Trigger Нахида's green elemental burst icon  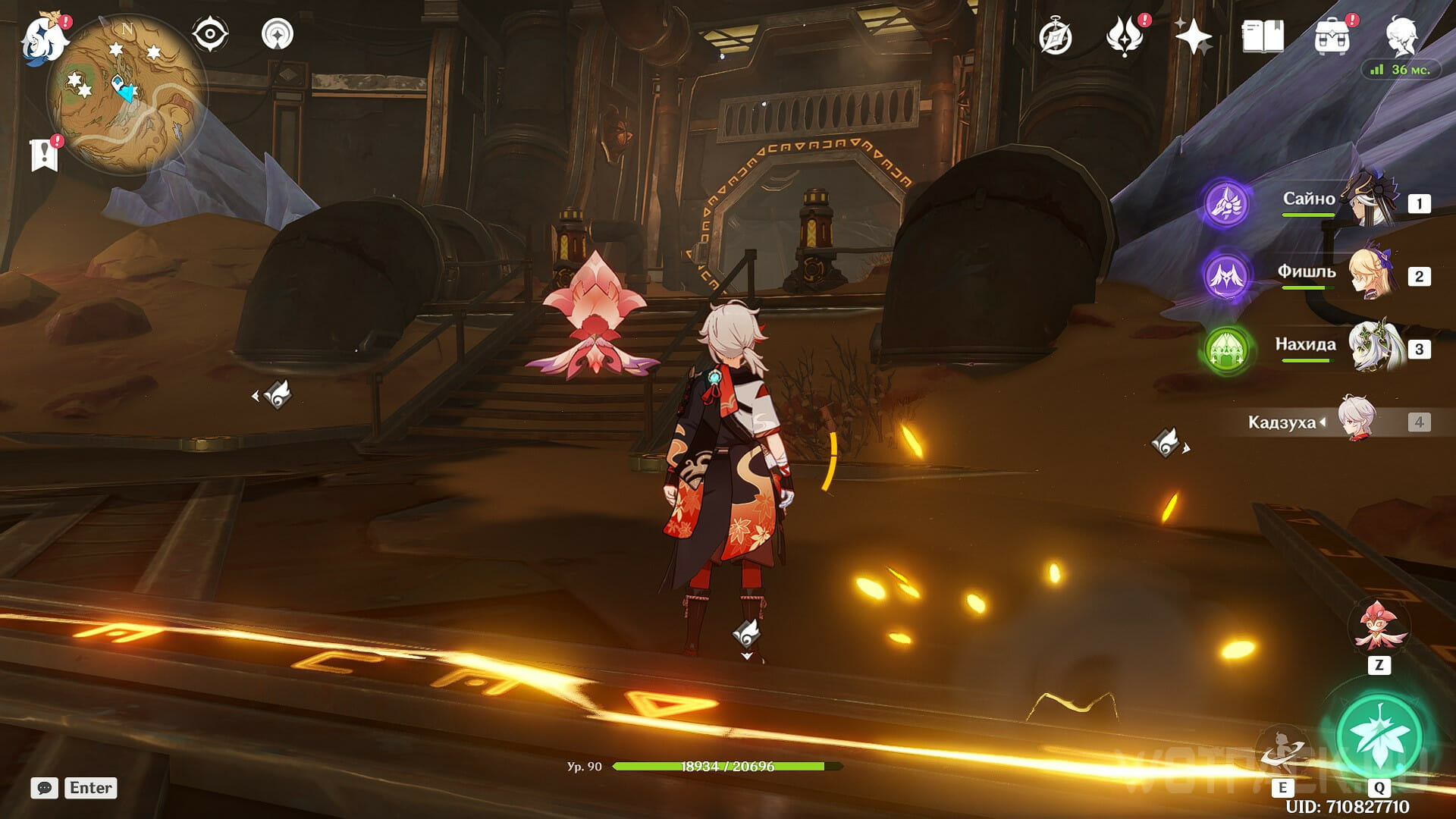(x=1226, y=350)
